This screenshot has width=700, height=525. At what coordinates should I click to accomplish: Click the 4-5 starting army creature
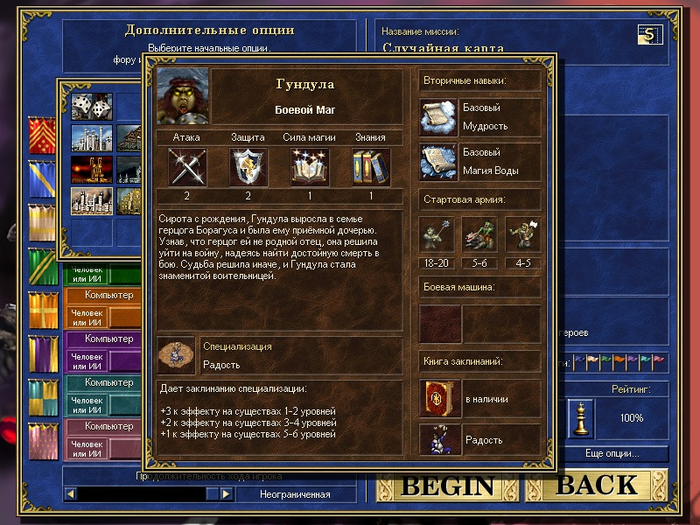tap(522, 234)
